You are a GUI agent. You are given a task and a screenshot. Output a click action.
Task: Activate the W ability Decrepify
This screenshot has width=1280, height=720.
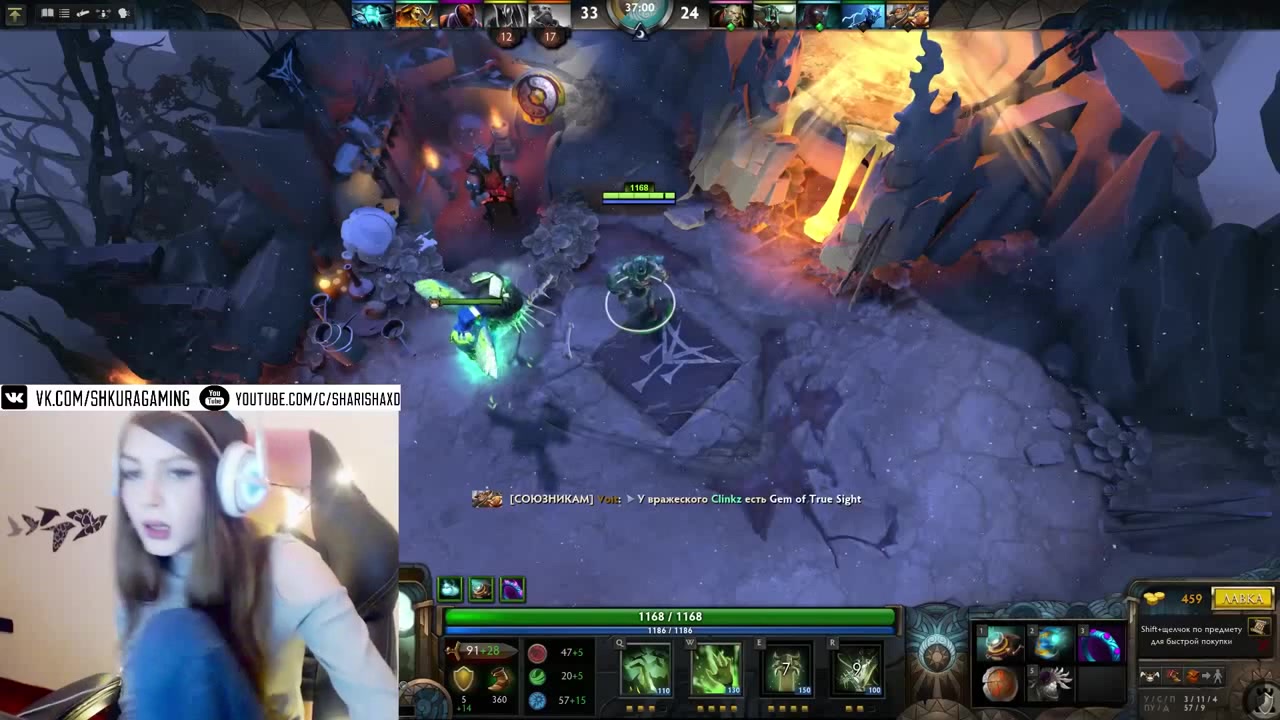tap(716, 668)
